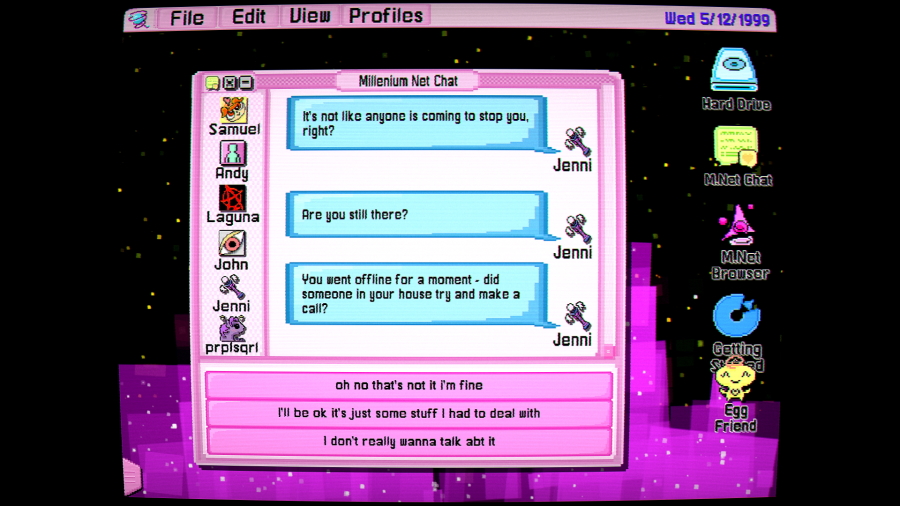Viewport: 900px width, 506px height.
Task: Open the chat with Laguna
Action: click(x=232, y=203)
